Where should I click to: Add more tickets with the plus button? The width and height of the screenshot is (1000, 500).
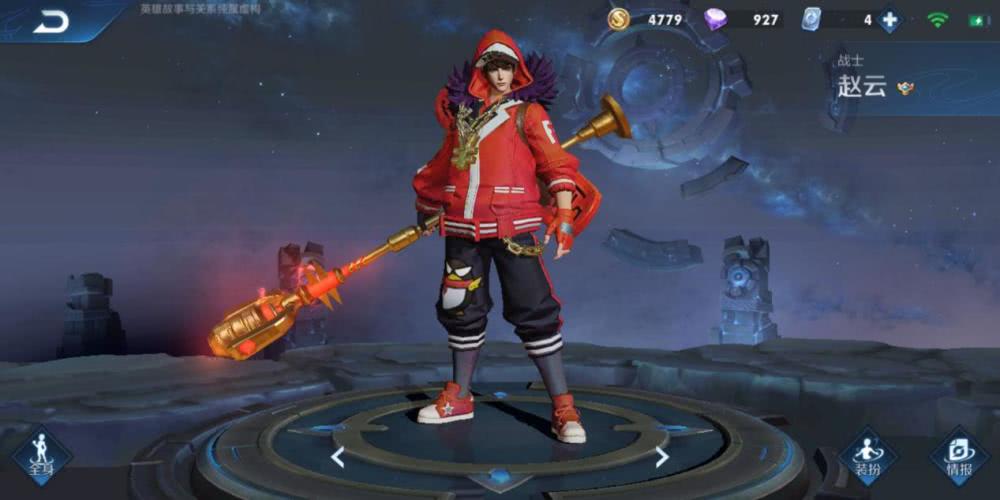(x=889, y=20)
